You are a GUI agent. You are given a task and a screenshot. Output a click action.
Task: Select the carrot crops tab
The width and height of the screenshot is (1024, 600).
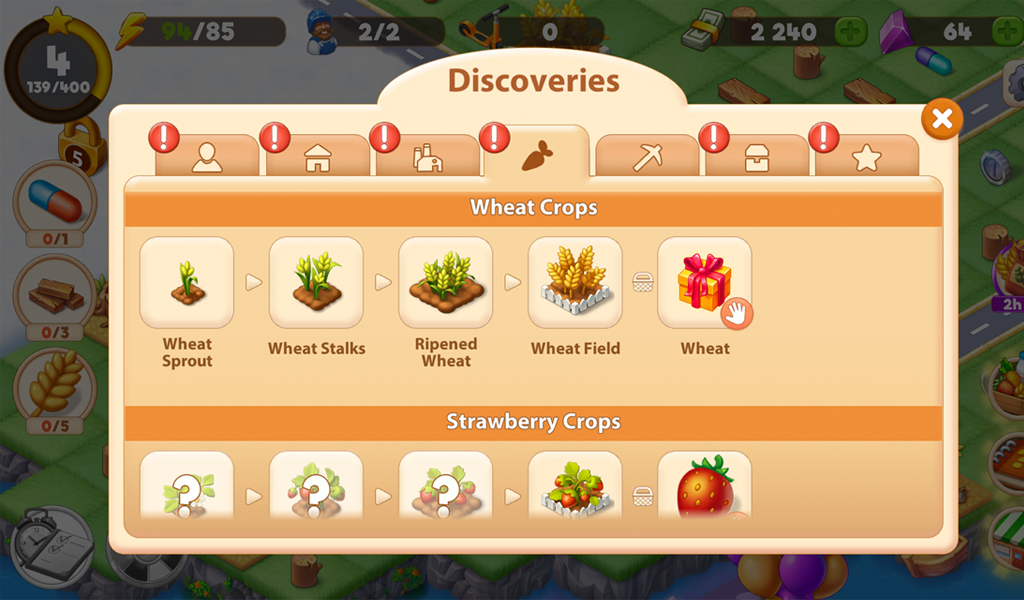coord(537,155)
